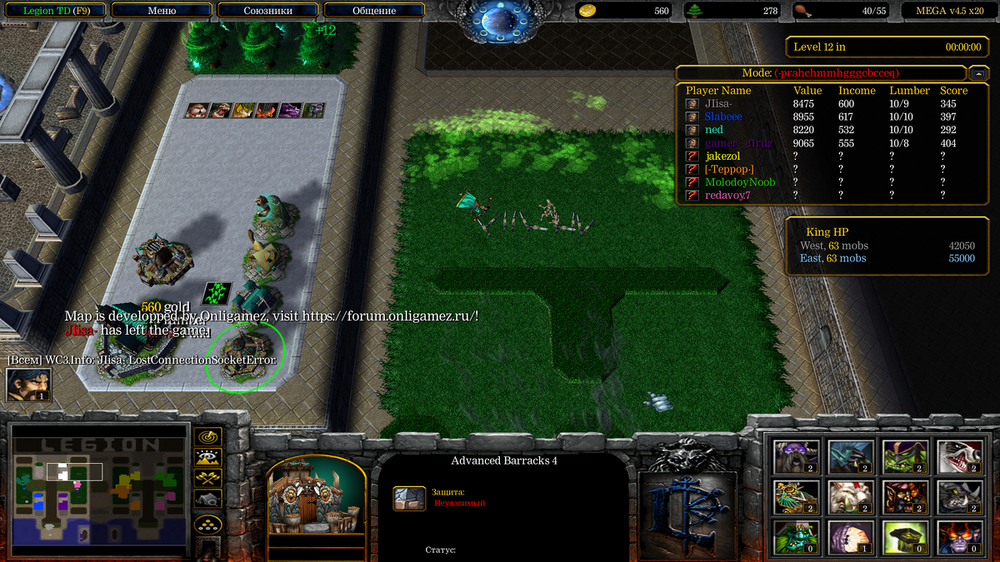Click the formation toggle dots button
1000x562 pixels.
pos(208,523)
